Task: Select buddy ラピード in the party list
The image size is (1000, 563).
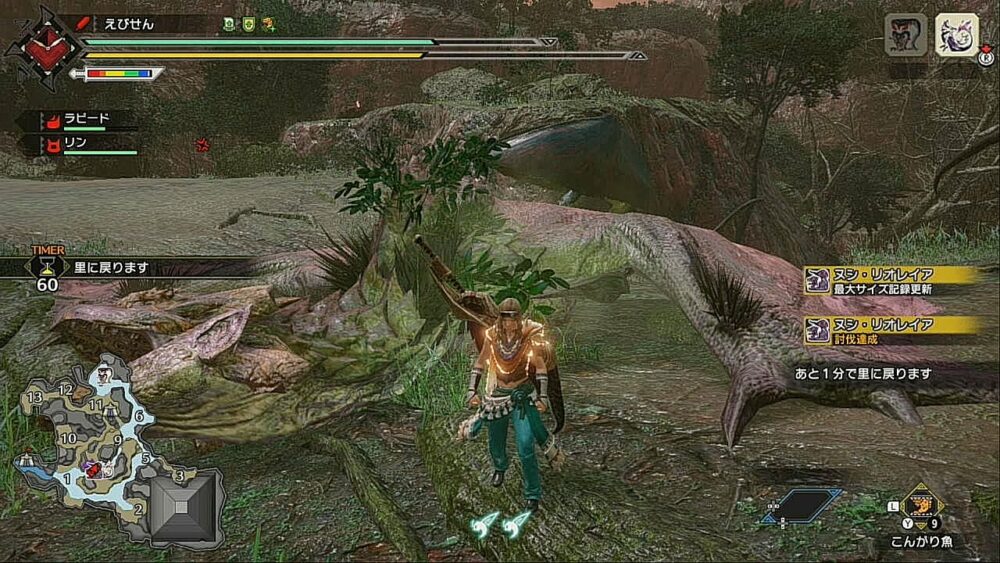Action: click(x=87, y=118)
